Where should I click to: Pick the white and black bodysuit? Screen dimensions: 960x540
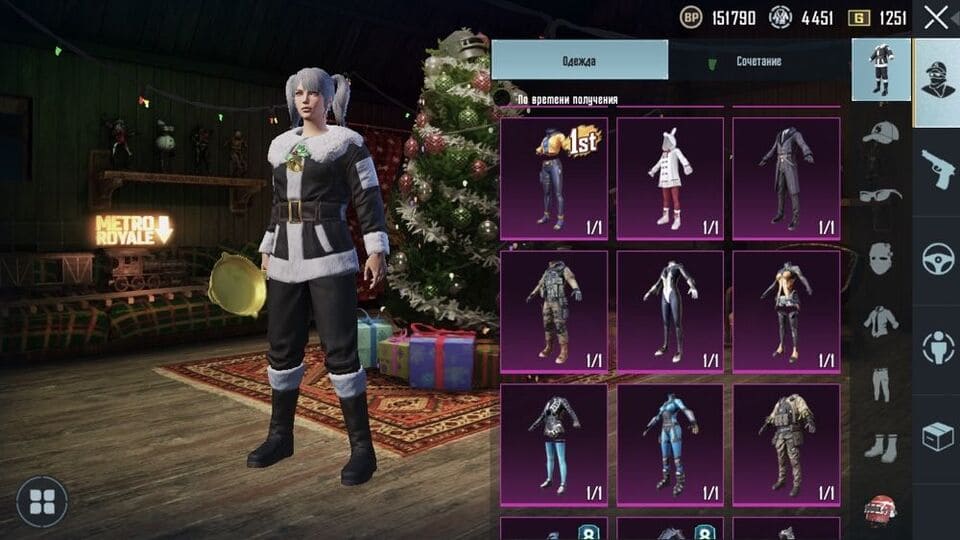[669, 311]
